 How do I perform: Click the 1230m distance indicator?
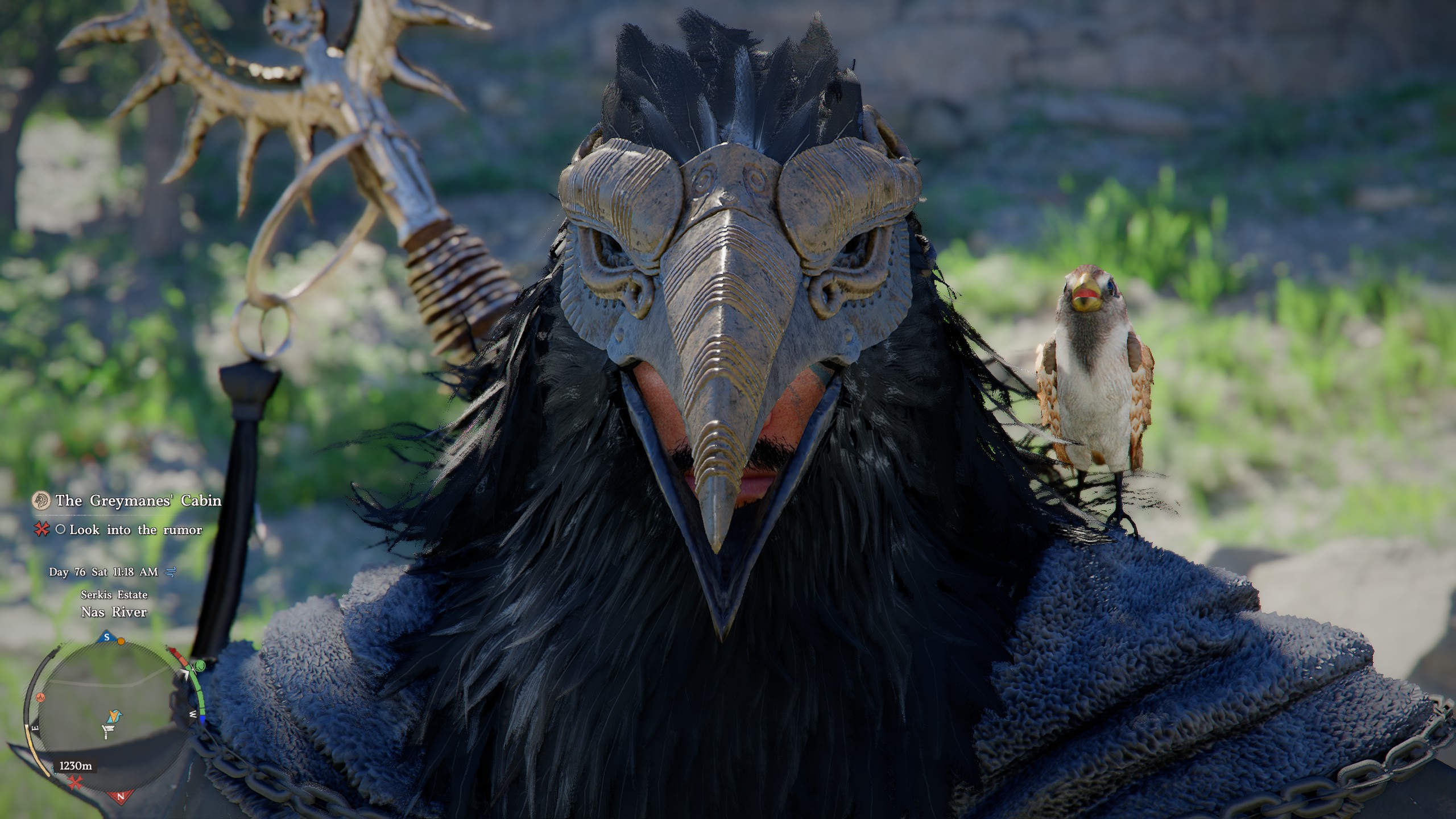click(x=76, y=767)
